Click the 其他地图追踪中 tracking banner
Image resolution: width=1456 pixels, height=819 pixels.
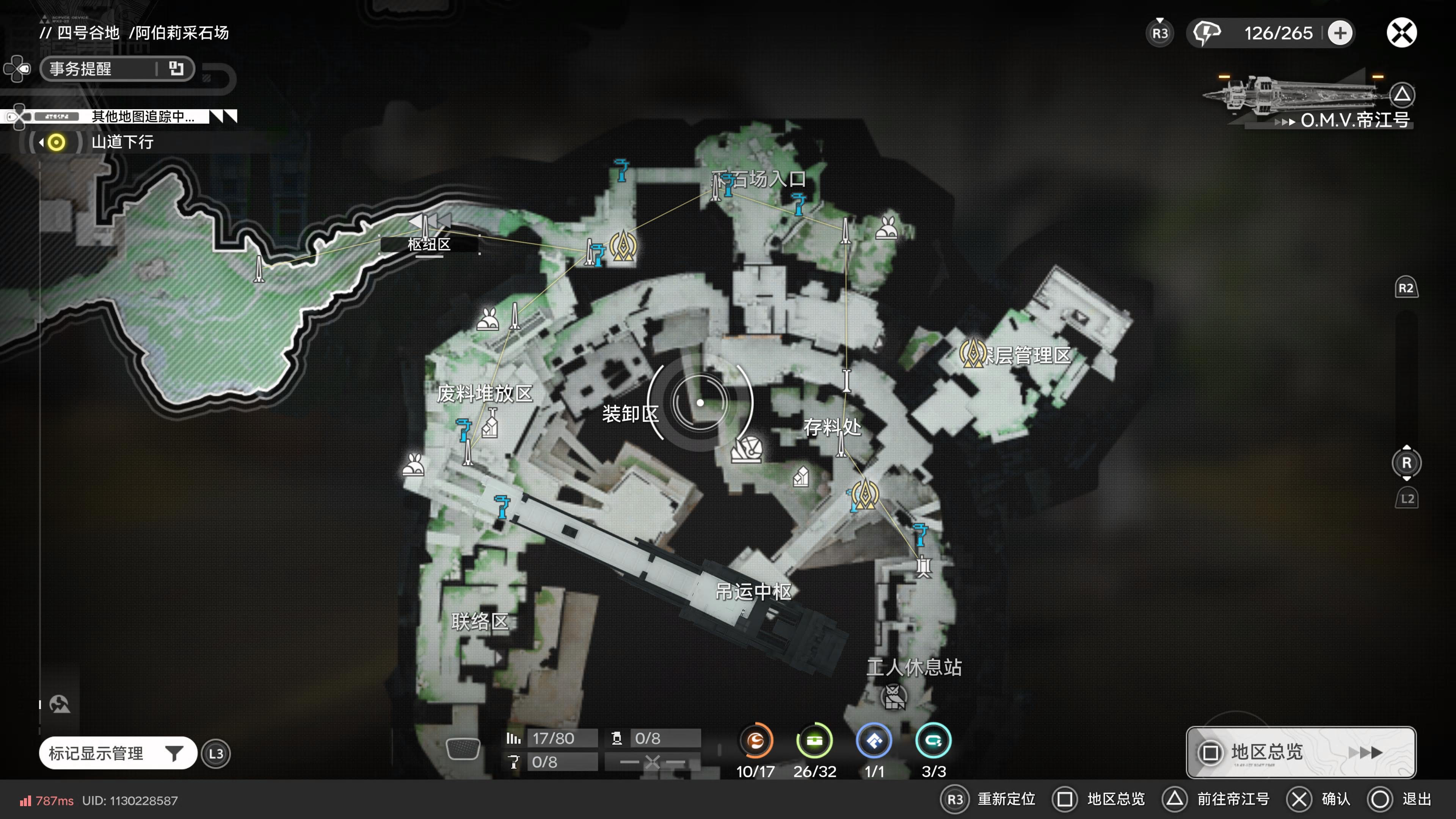[x=143, y=116]
